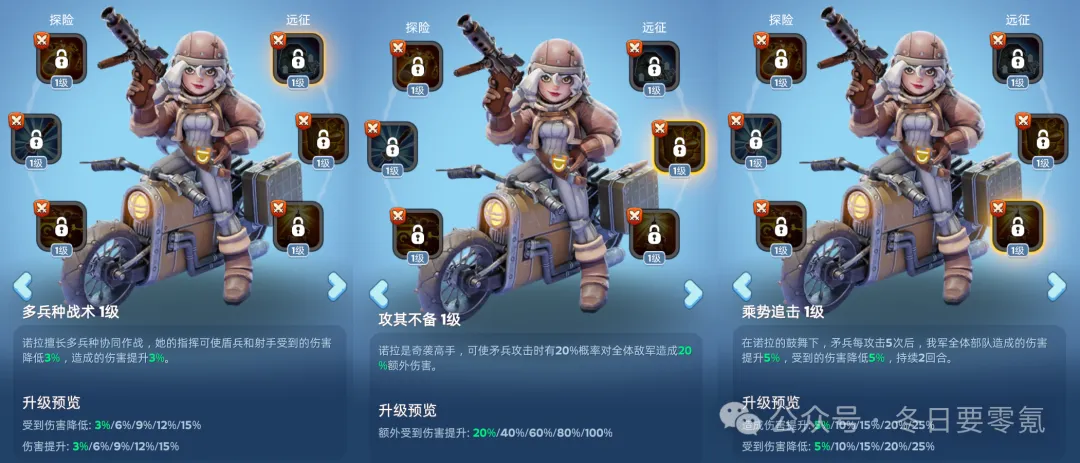Click the right arrow above 多兵种战术 1级

[336, 286]
